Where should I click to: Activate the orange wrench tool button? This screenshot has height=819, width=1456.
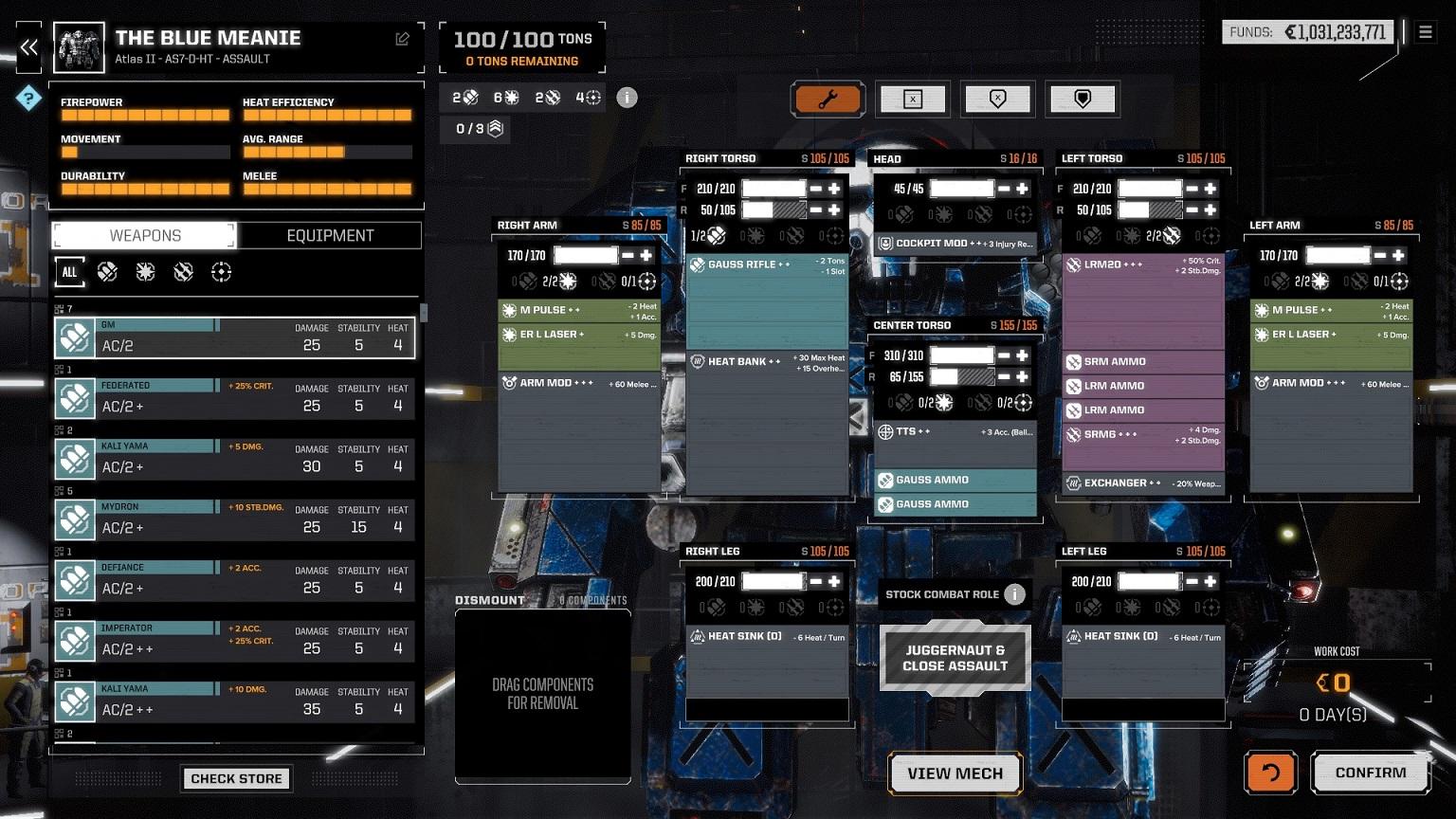click(x=827, y=100)
